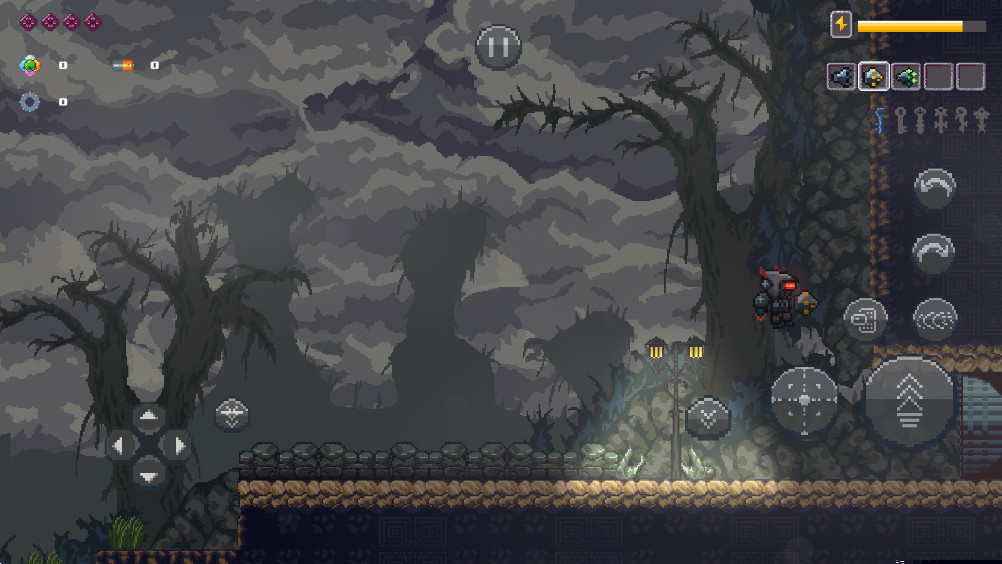Tap the round fist icon button
This screenshot has height=564, width=1002.
(x=865, y=320)
